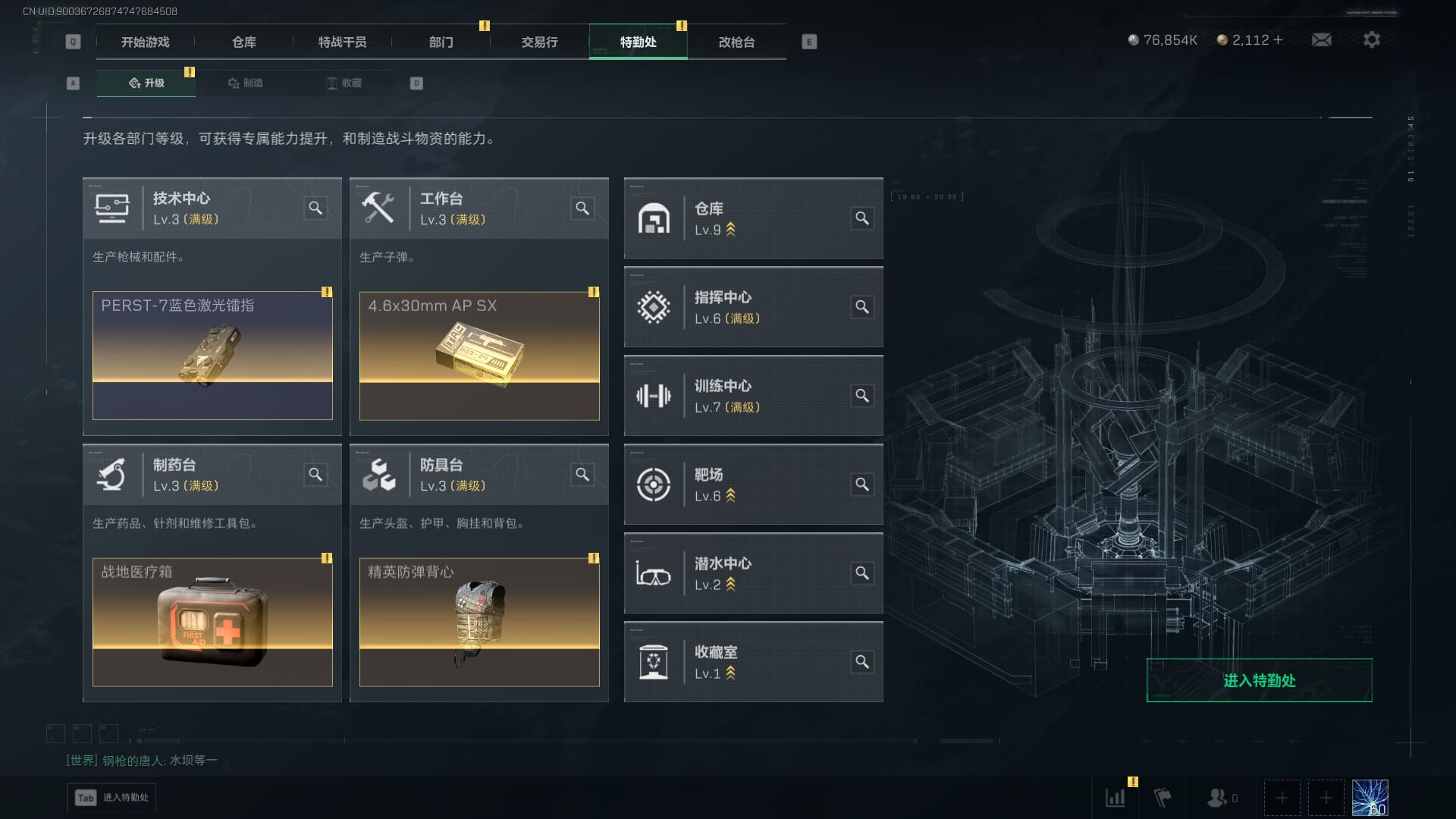Choose the 潜水中心 department row

(x=753, y=573)
